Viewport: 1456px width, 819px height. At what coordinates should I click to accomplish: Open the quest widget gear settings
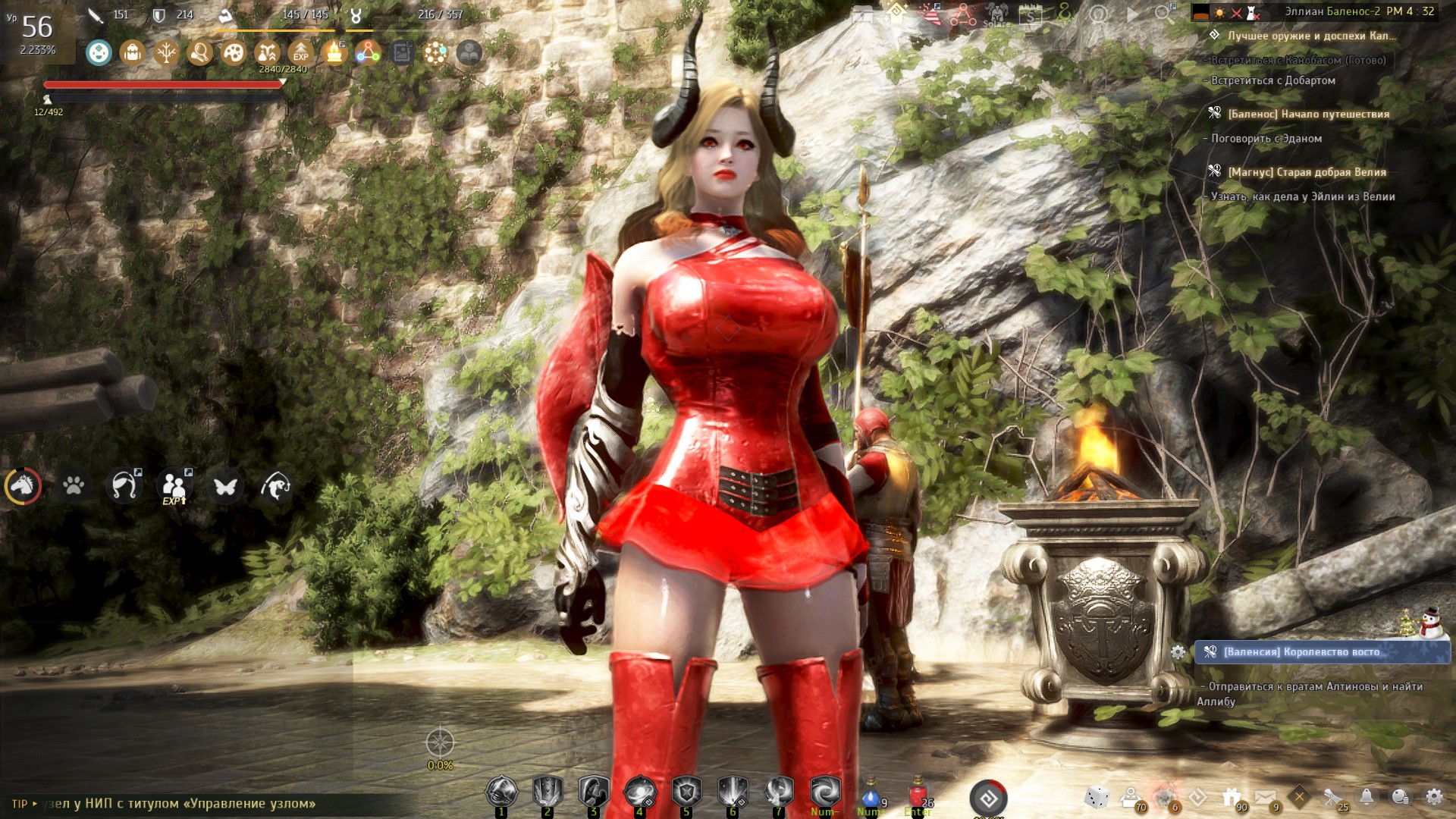(x=1178, y=652)
